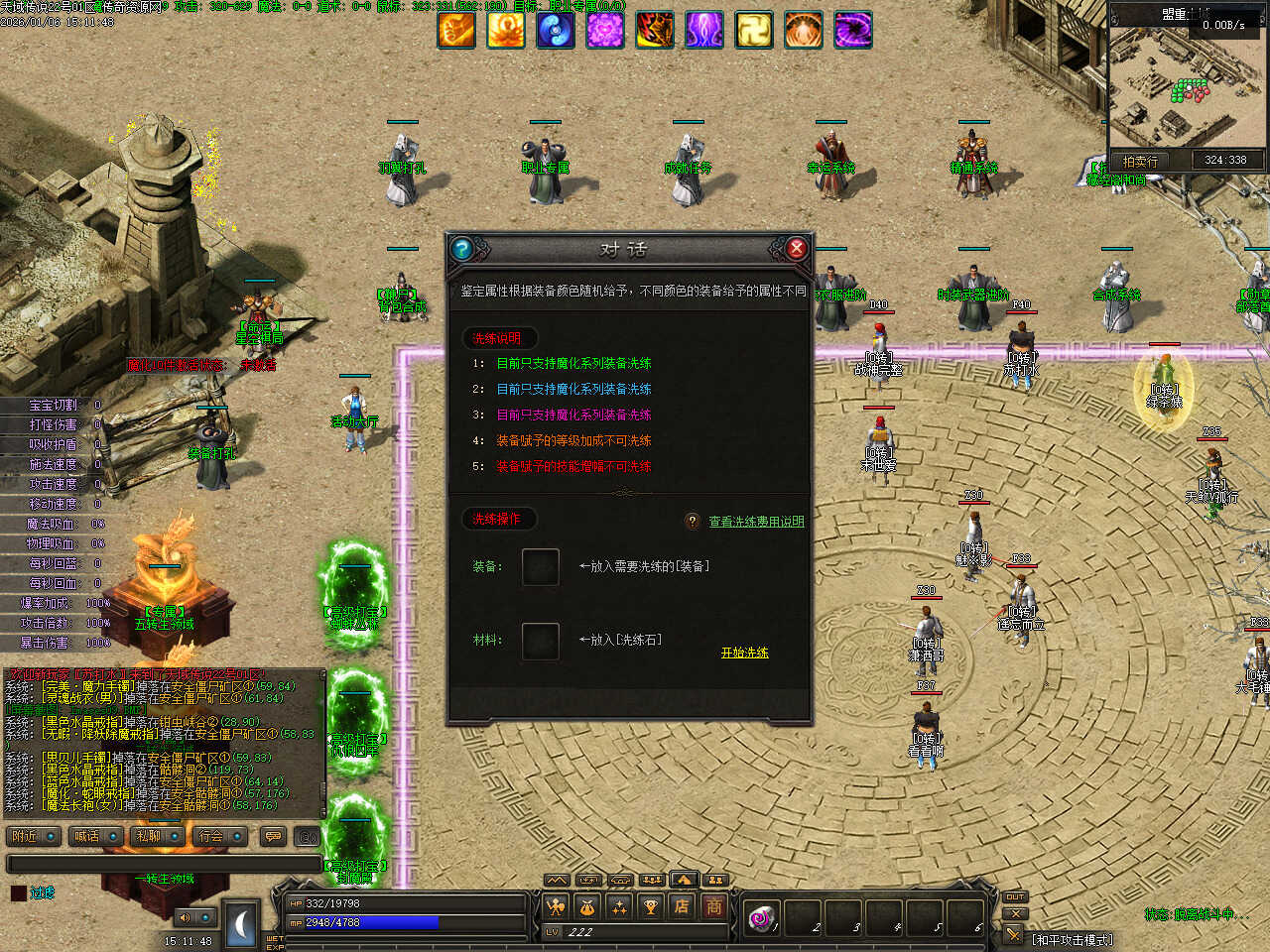Image resolution: width=1270 pixels, height=952 pixels.
Task: Click the chat input field
Action: pos(164,864)
